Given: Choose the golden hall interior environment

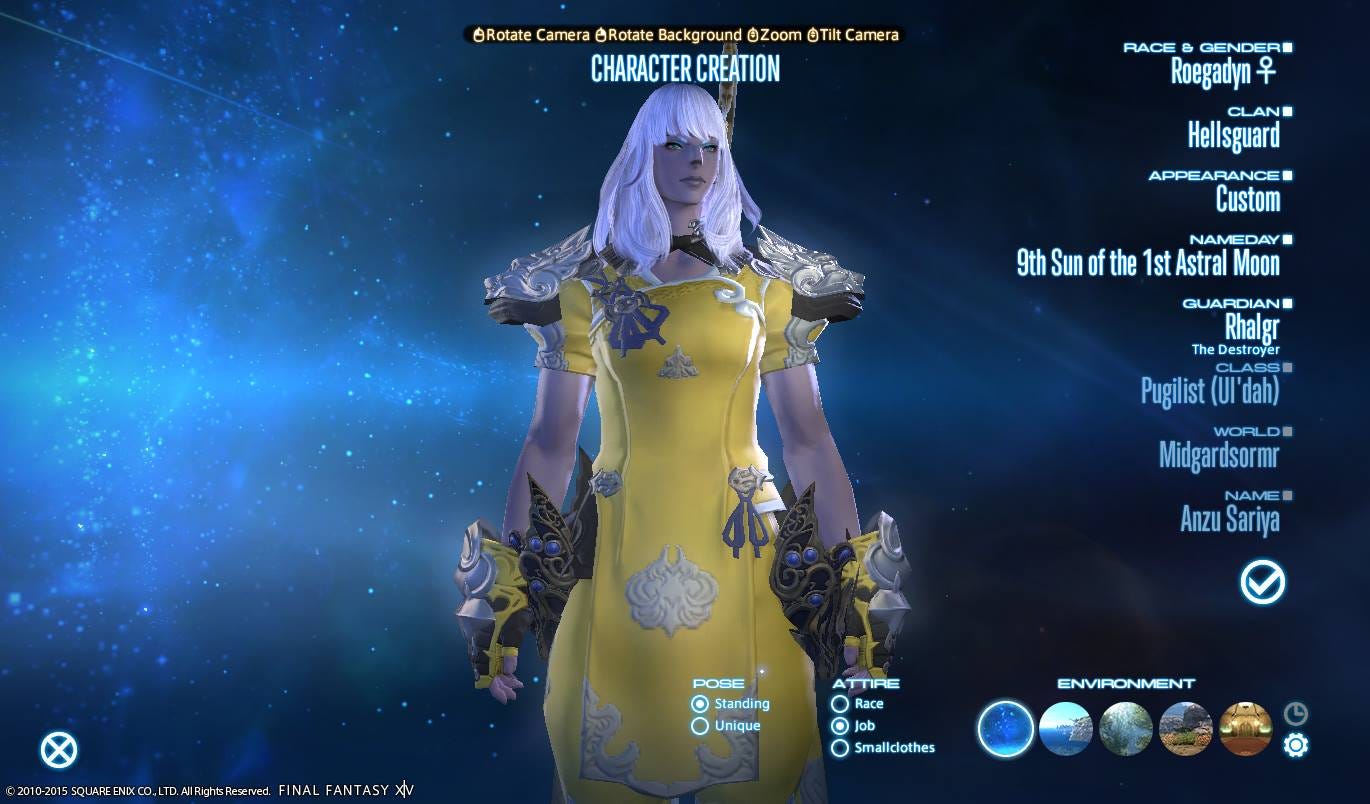Looking at the screenshot, I should tap(1246, 728).
